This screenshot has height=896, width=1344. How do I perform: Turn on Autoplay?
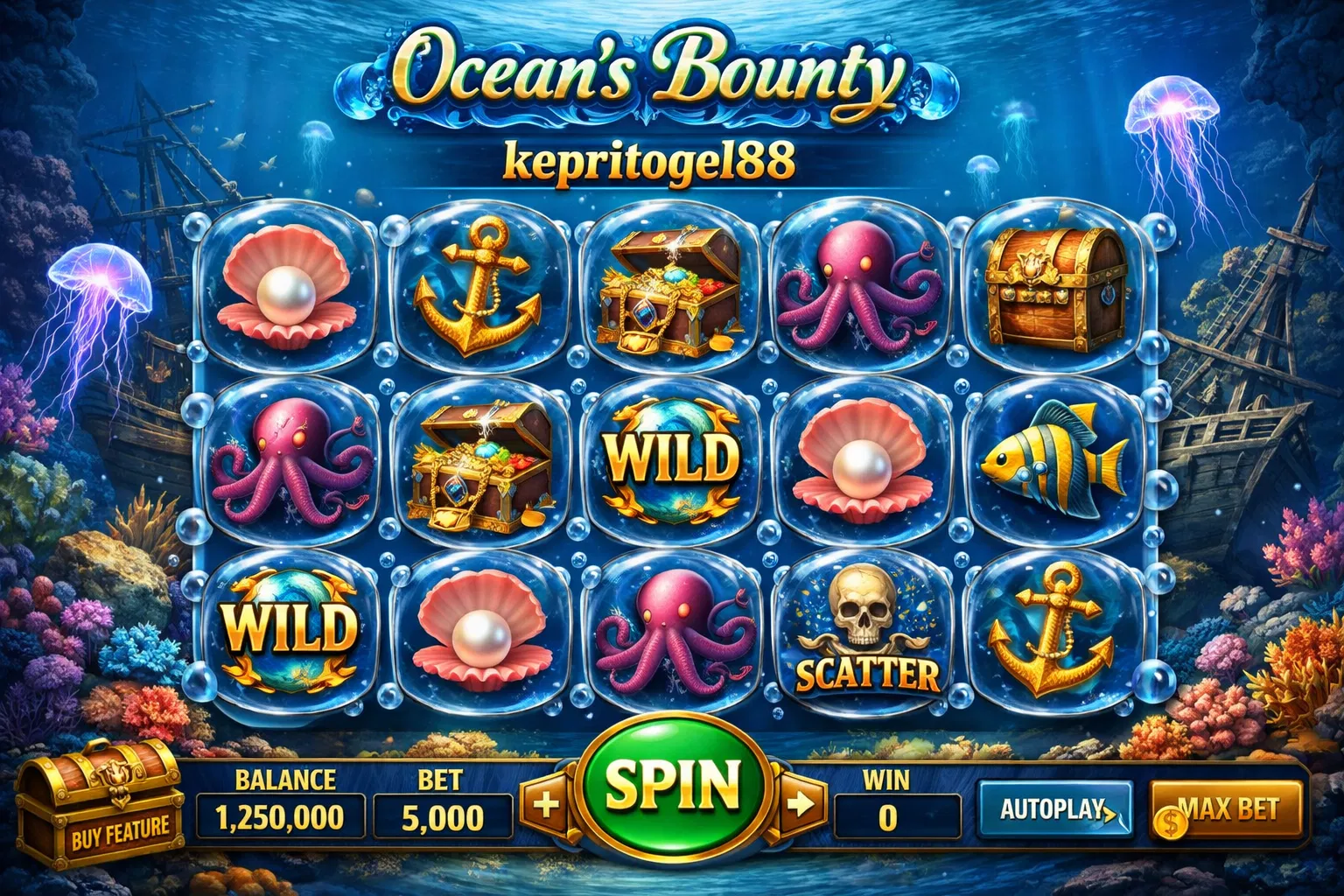(x=1054, y=809)
